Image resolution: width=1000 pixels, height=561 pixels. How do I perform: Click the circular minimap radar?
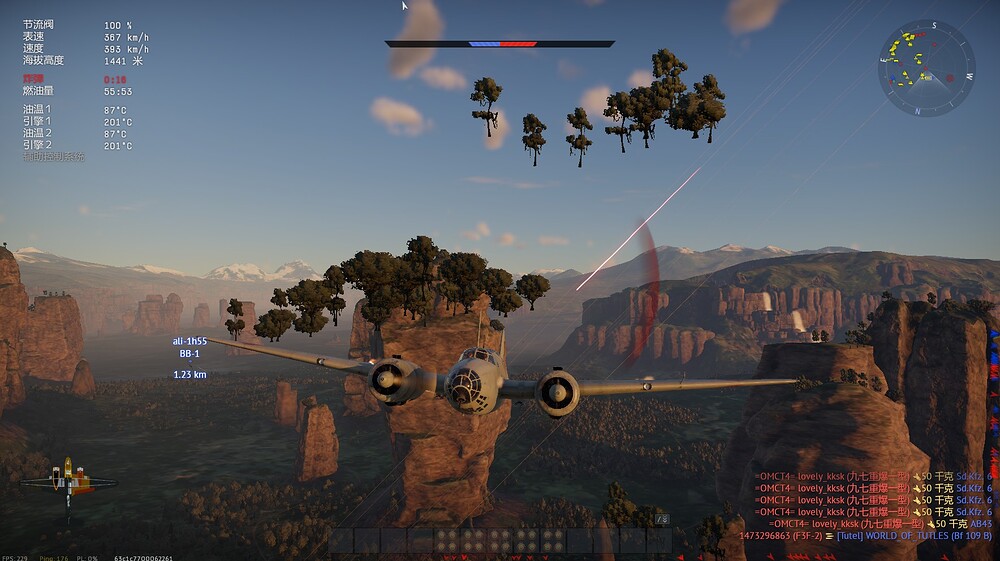[x=926, y=68]
